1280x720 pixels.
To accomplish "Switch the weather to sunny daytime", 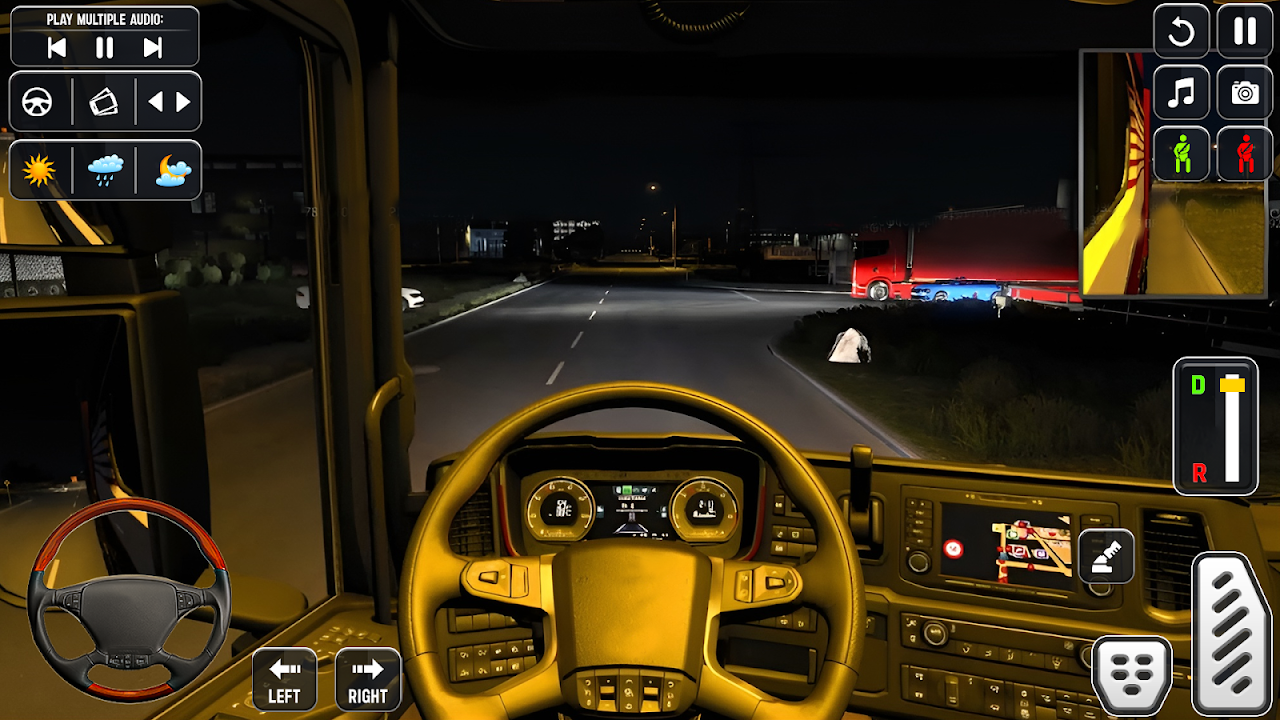I will coord(39,171).
